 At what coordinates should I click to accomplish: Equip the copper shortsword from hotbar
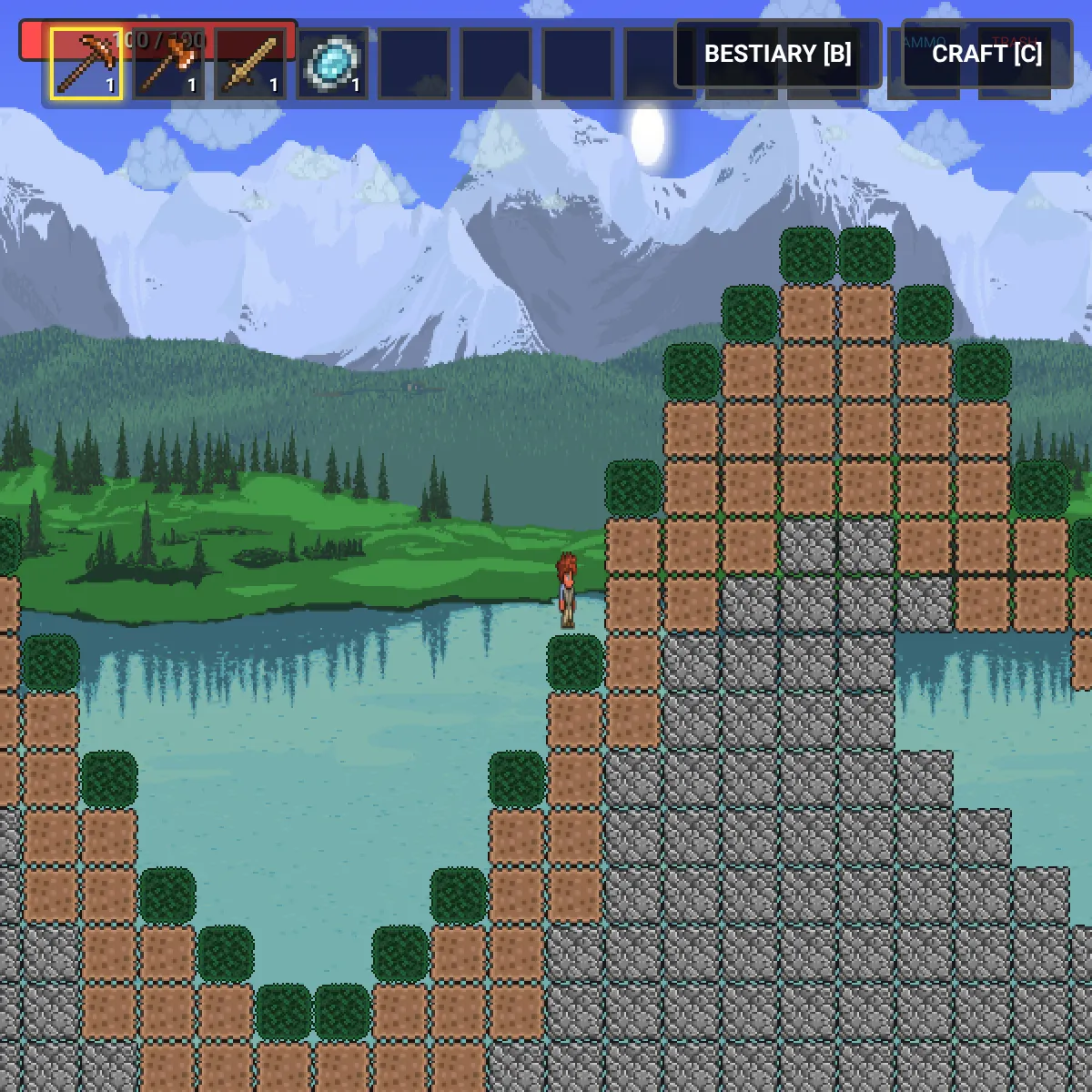pos(250,63)
